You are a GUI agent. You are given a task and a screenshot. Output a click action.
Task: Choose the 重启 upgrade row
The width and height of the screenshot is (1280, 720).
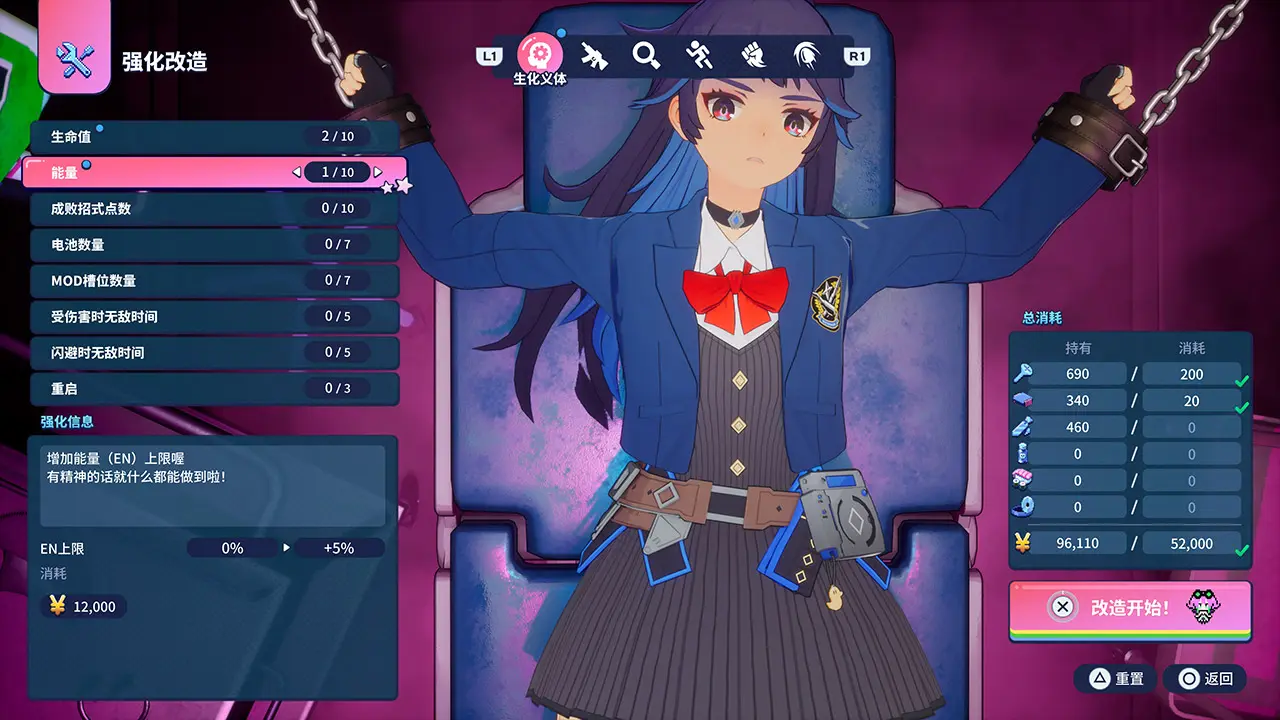point(214,388)
